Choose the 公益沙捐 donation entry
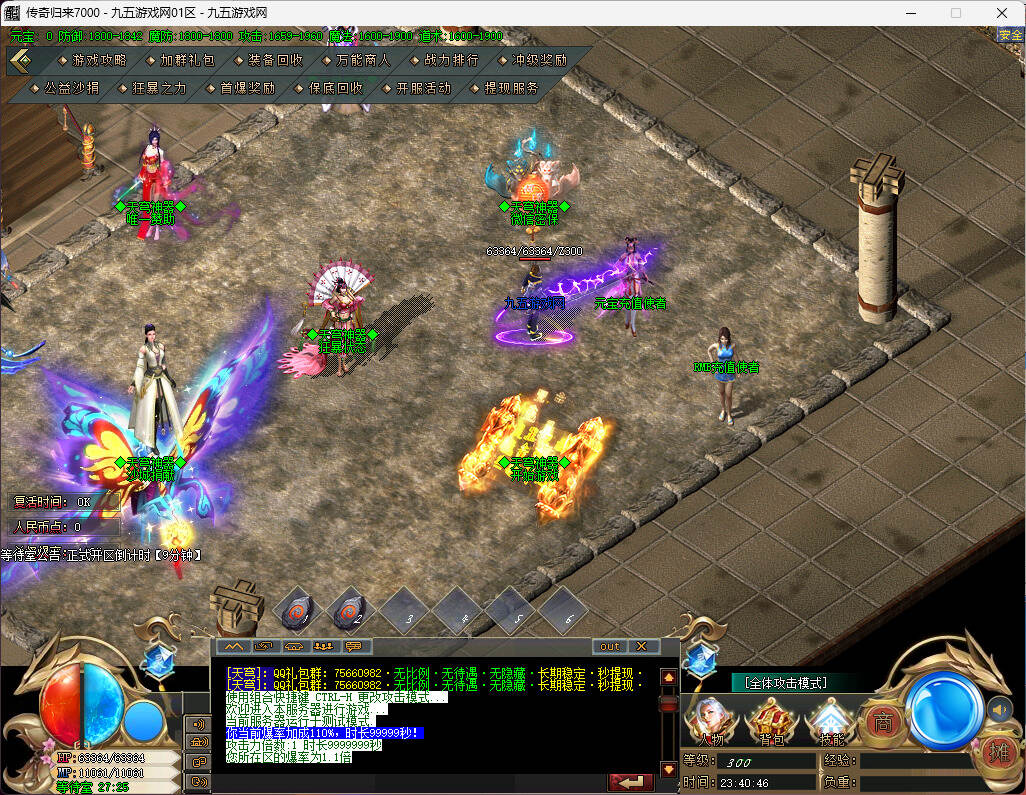 coord(71,88)
